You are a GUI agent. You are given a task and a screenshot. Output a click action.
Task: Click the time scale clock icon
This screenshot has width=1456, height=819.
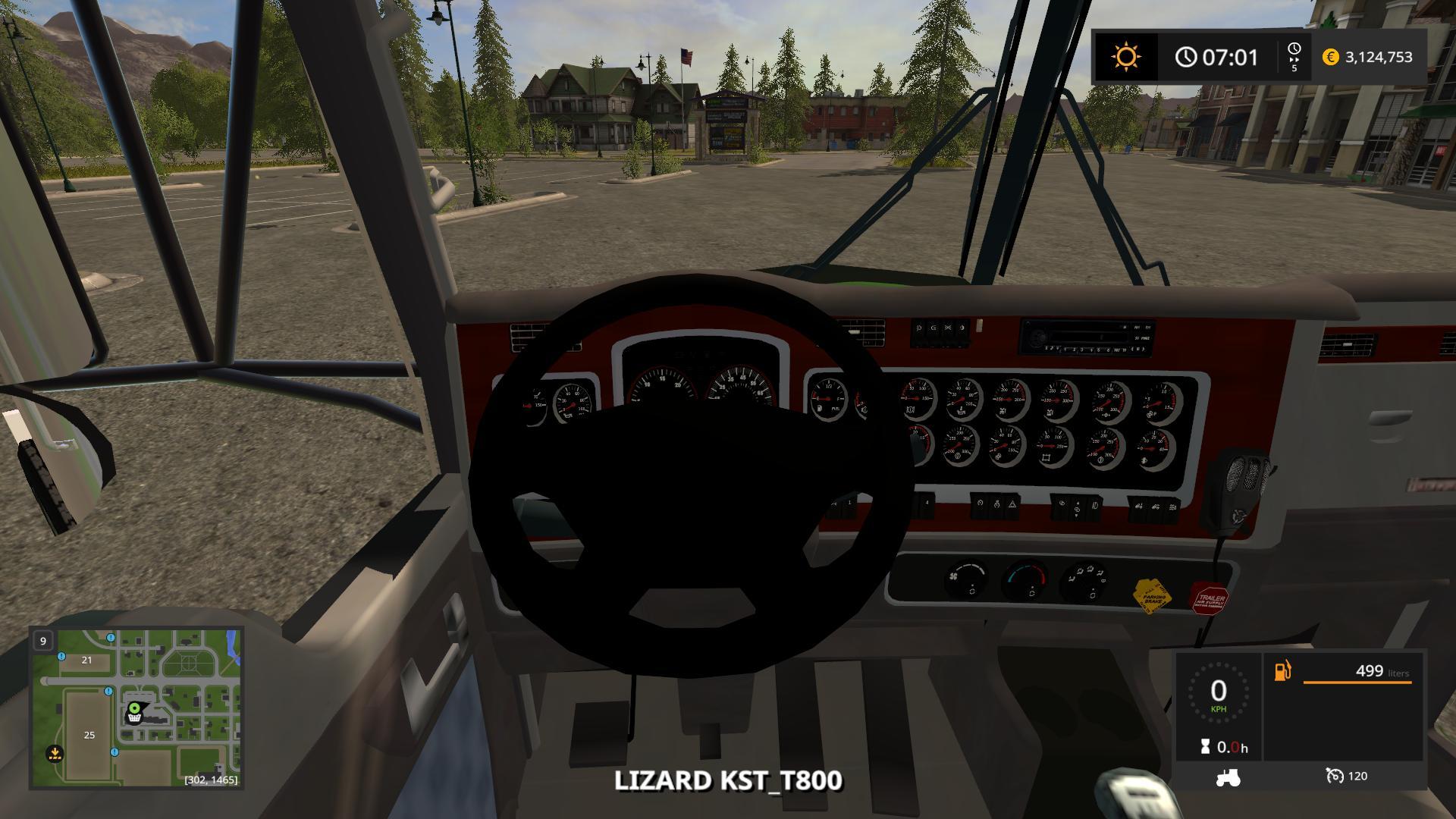coord(1294,49)
